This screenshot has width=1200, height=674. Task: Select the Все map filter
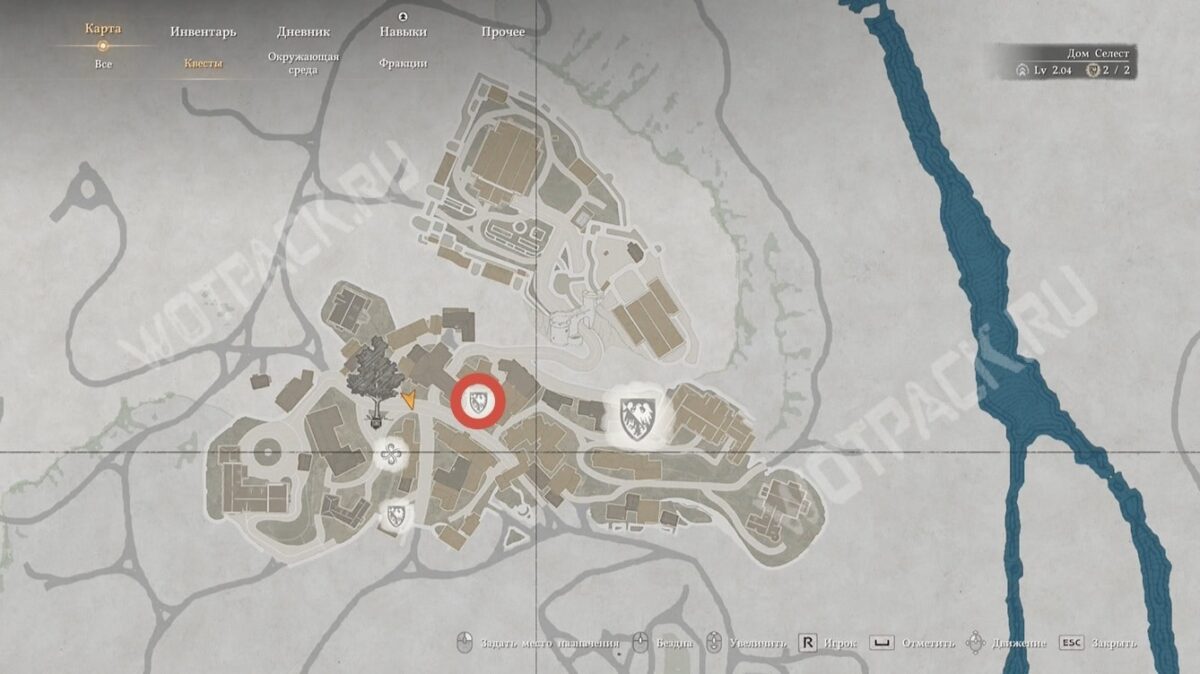103,64
